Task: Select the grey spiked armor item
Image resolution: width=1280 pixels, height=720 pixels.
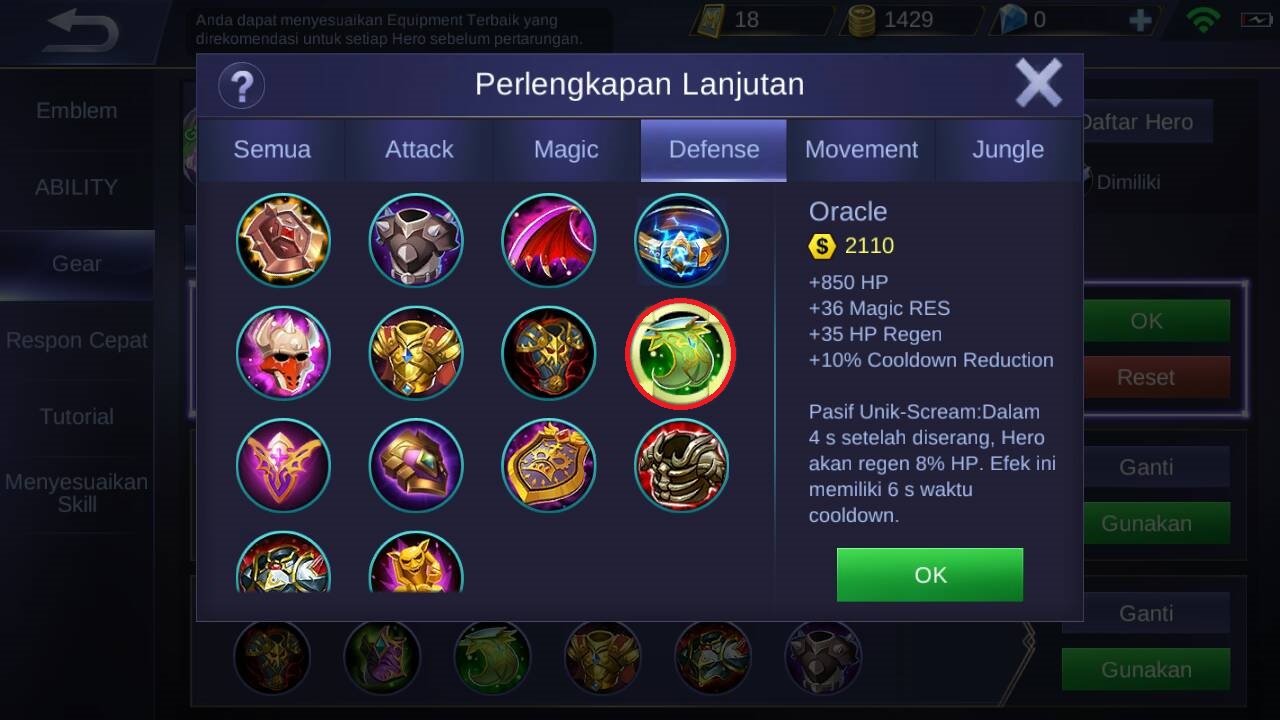Action: (416, 241)
